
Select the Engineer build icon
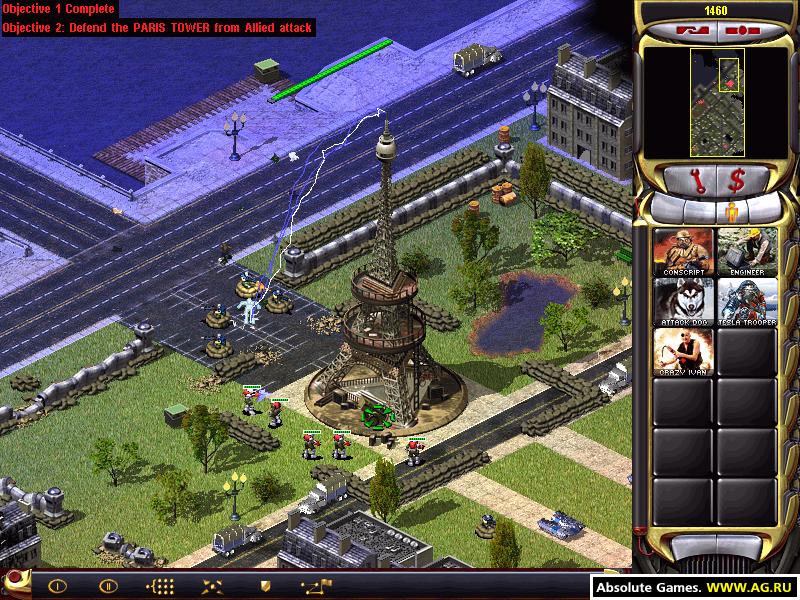746,252
